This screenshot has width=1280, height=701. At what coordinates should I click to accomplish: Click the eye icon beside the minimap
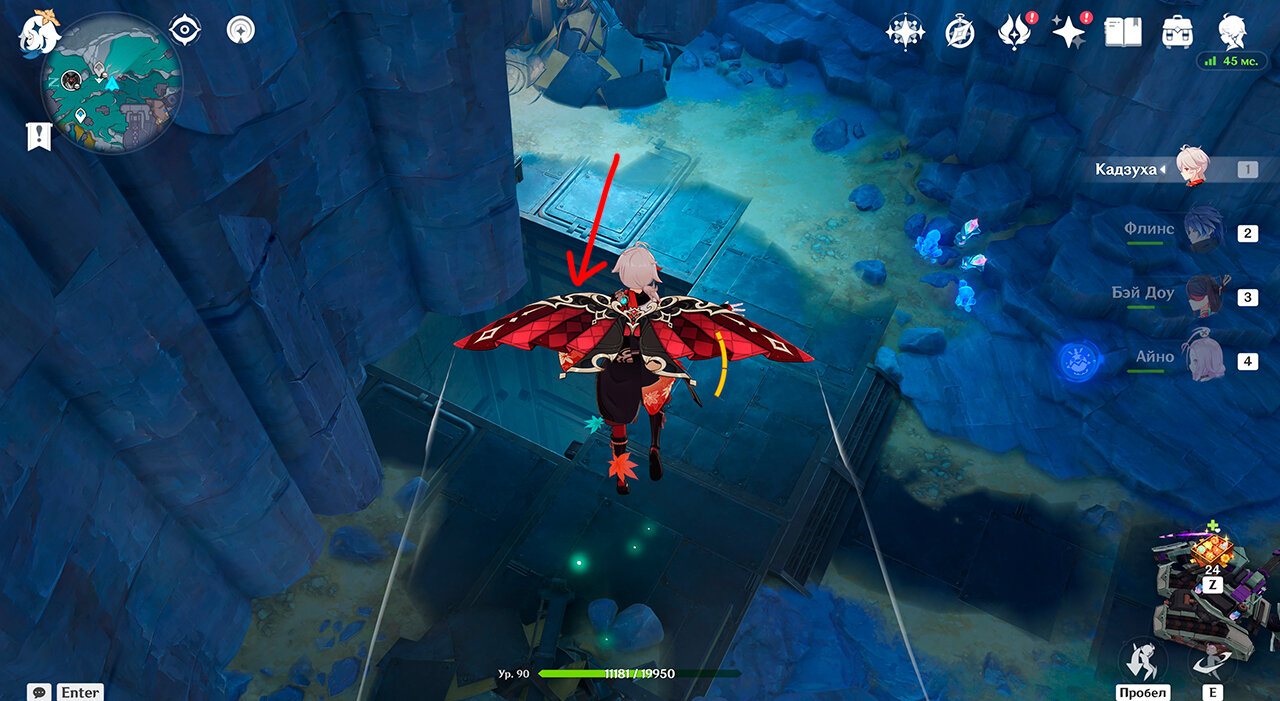pos(185,30)
